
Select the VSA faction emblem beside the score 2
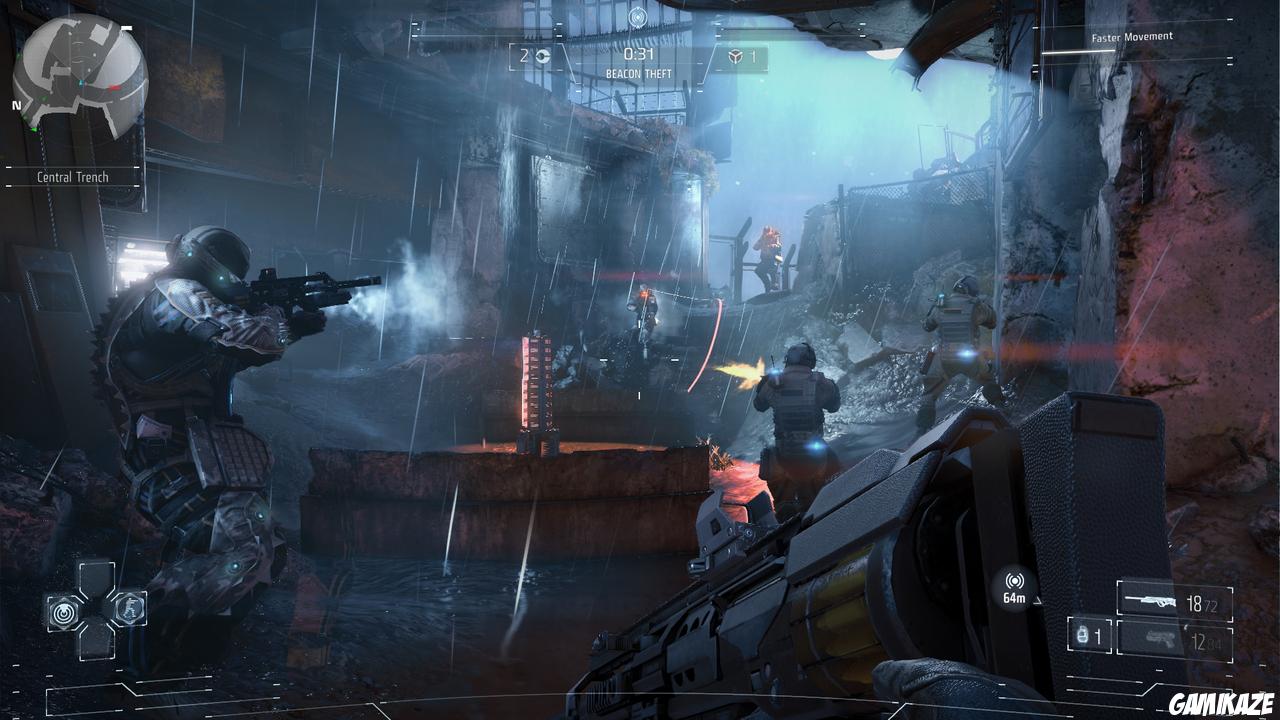click(541, 58)
